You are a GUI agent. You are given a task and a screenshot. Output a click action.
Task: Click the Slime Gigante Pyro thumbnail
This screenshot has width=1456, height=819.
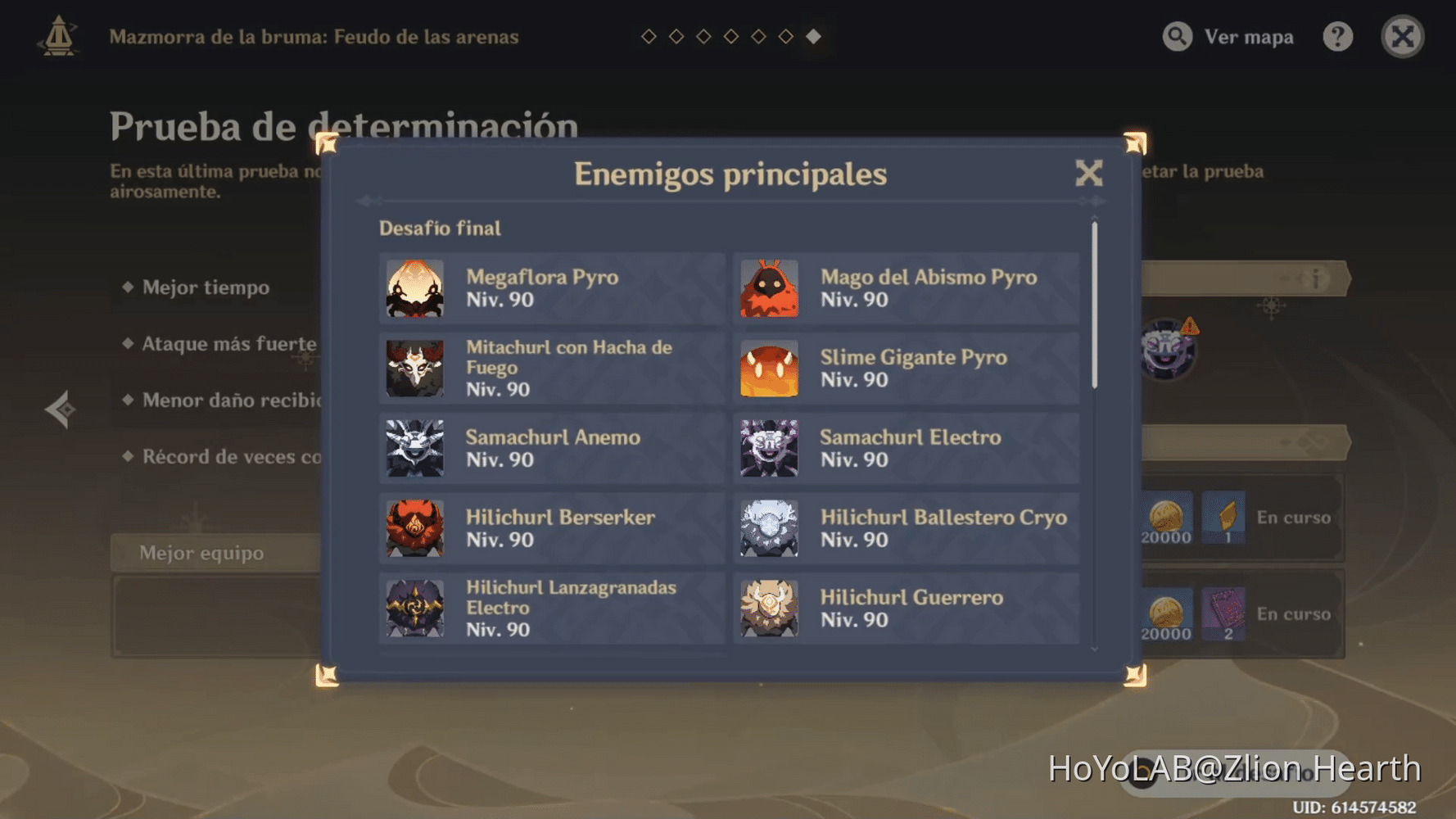770,368
